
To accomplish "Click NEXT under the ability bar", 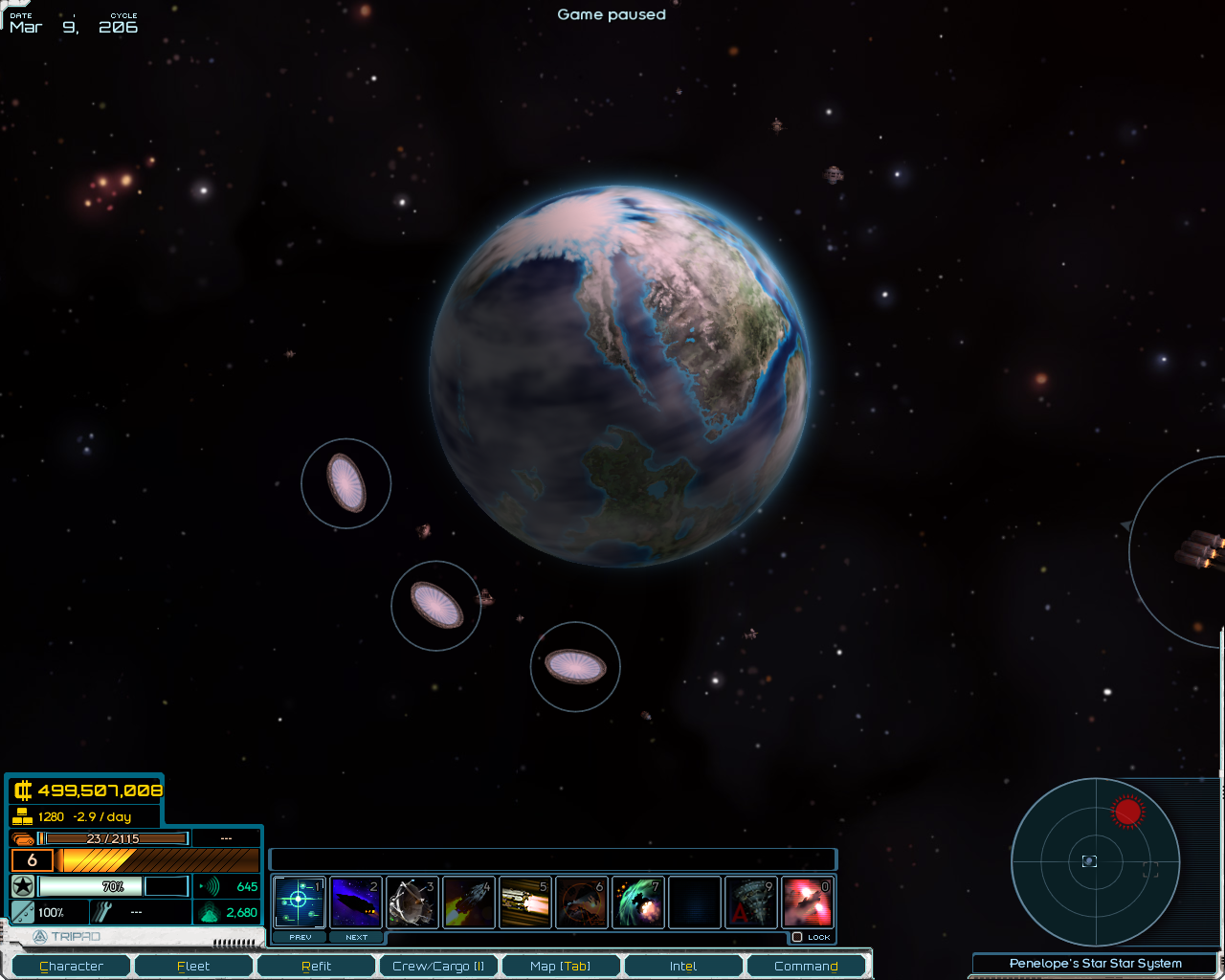I will pyautogui.click(x=356, y=937).
